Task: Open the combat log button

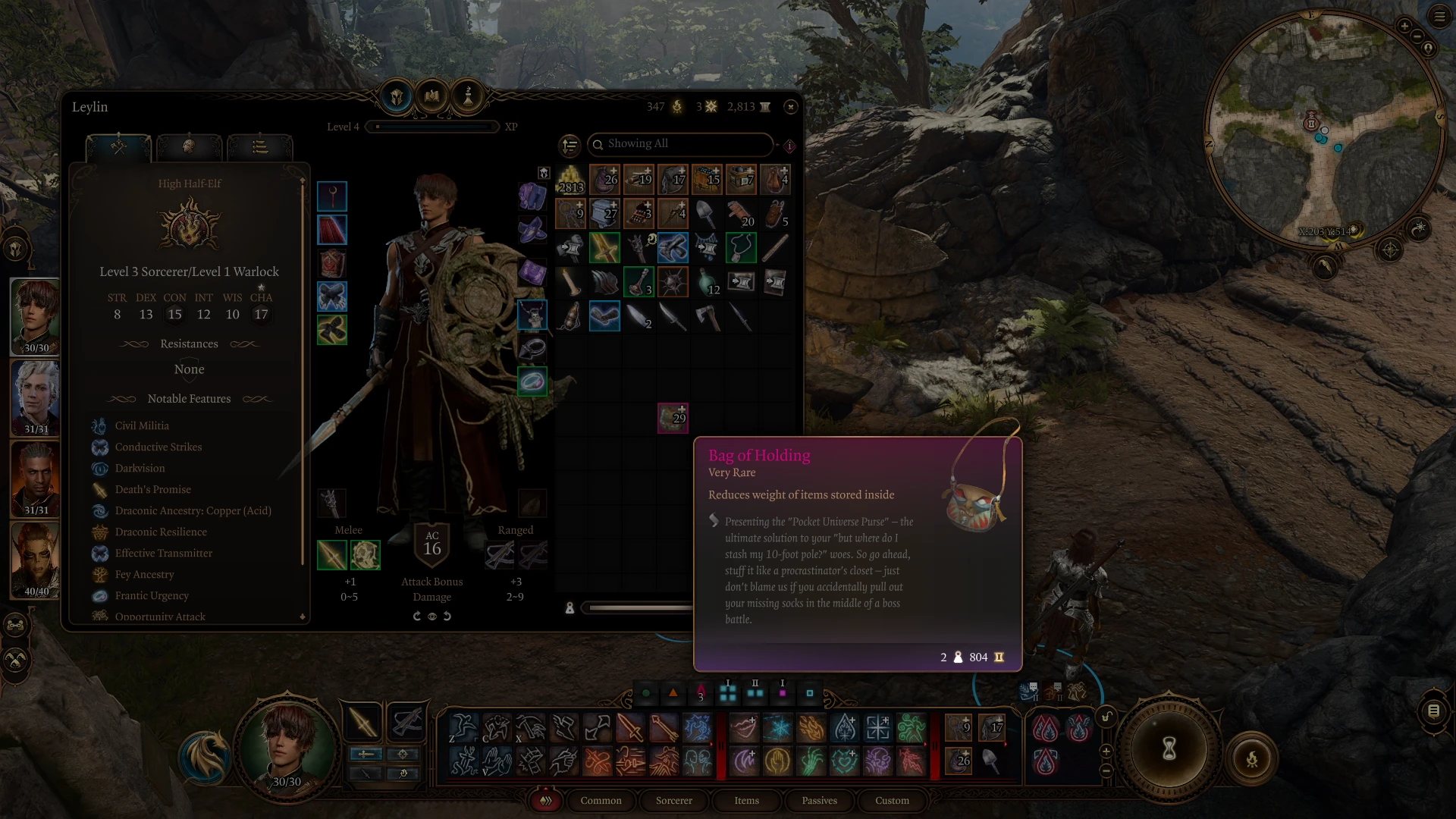Action: (x=1433, y=711)
